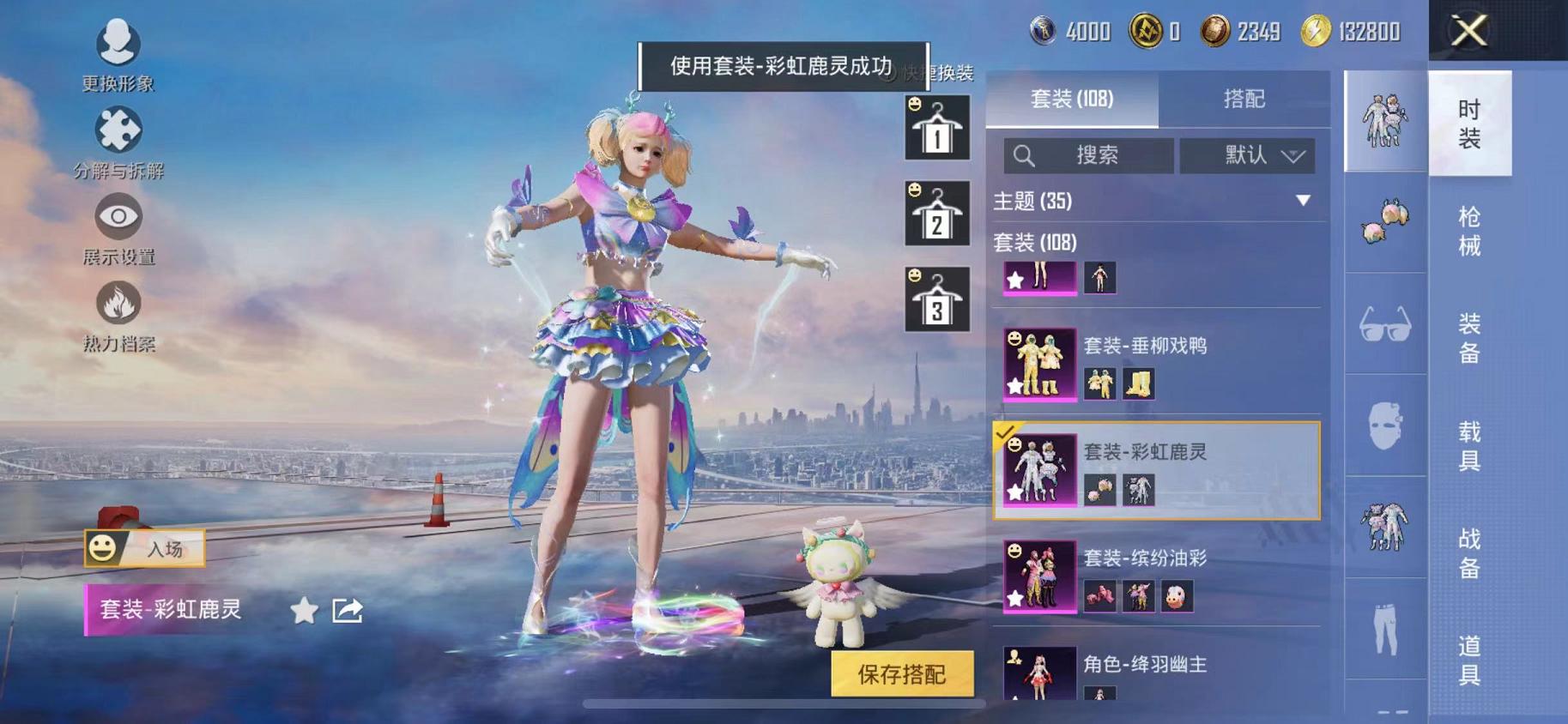Open the search 搜索 field icon
This screenshot has width=1568, height=724.
(1026, 156)
